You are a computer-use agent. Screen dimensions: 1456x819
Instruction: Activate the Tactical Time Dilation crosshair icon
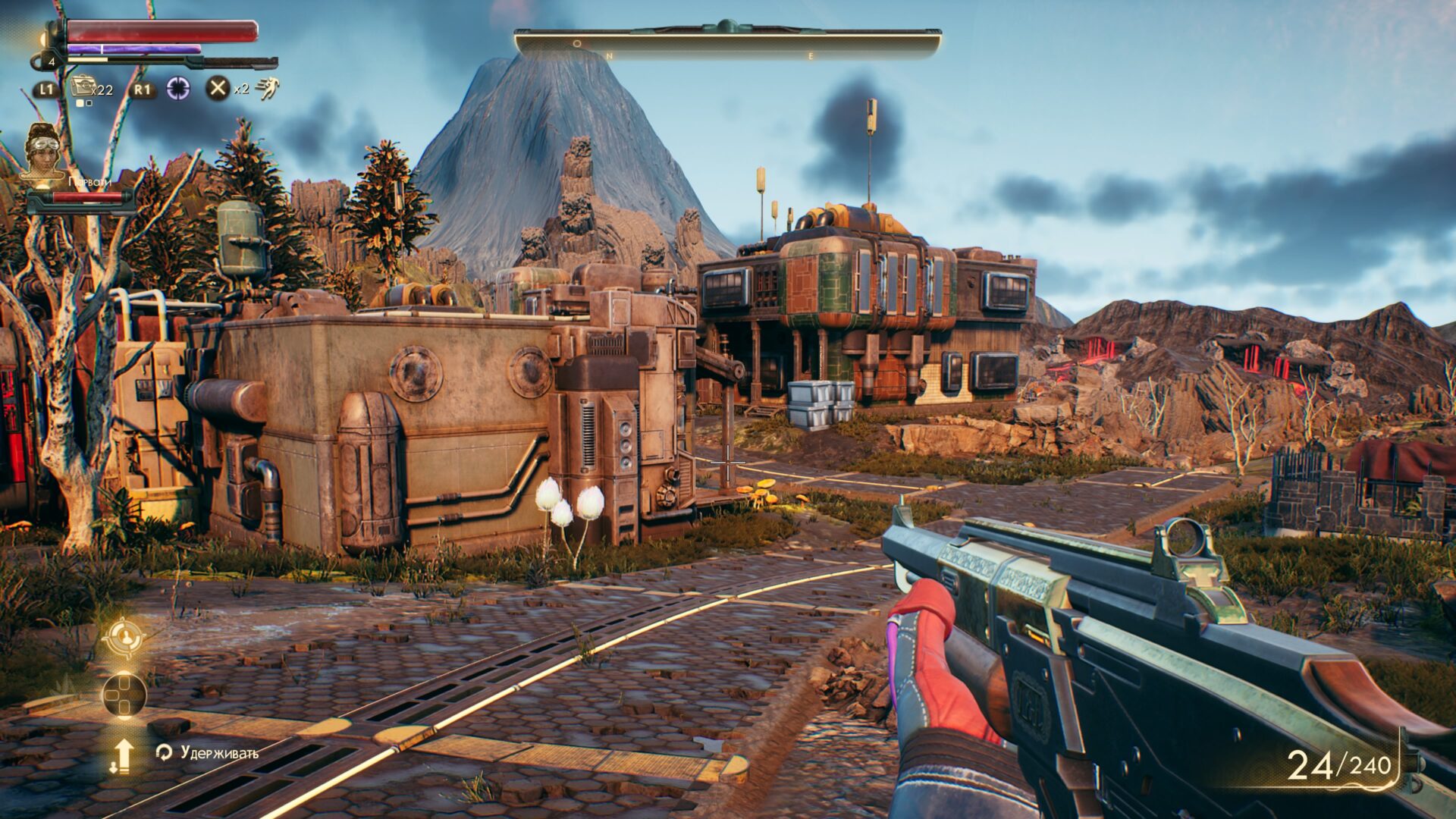[x=178, y=88]
